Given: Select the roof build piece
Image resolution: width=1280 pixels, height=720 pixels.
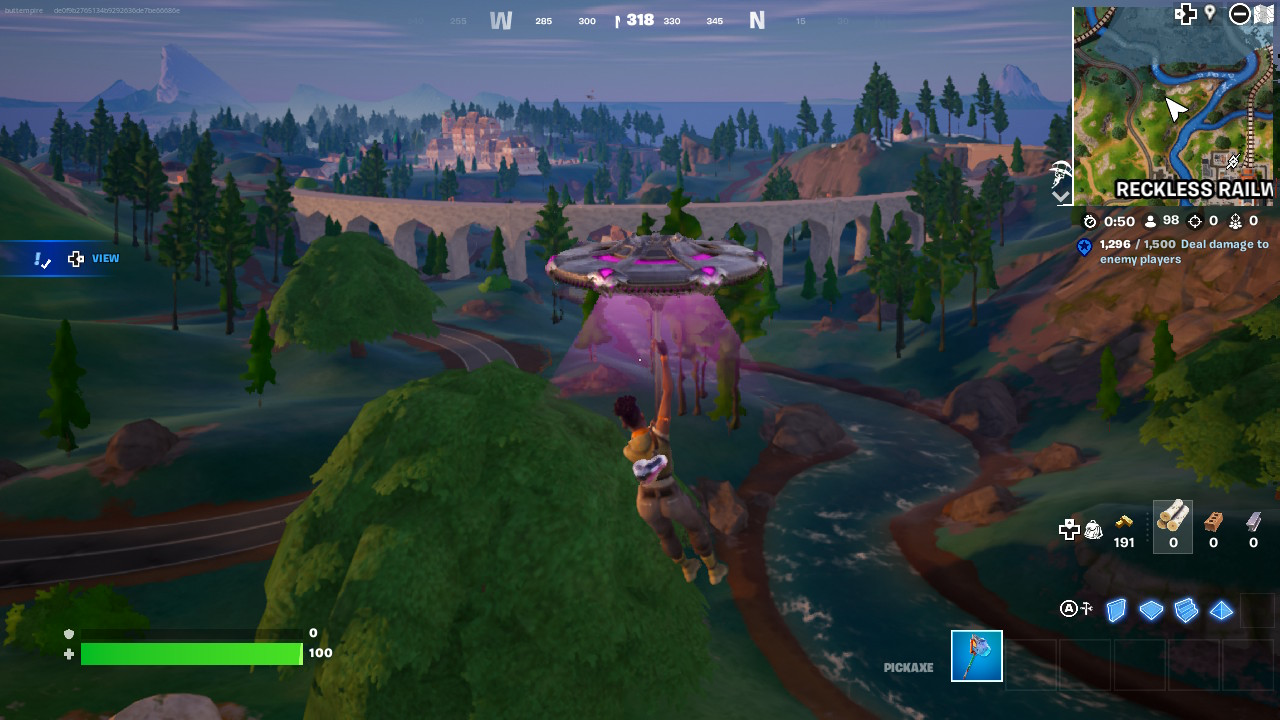Looking at the screenshot, I should tap(1221, 610).
